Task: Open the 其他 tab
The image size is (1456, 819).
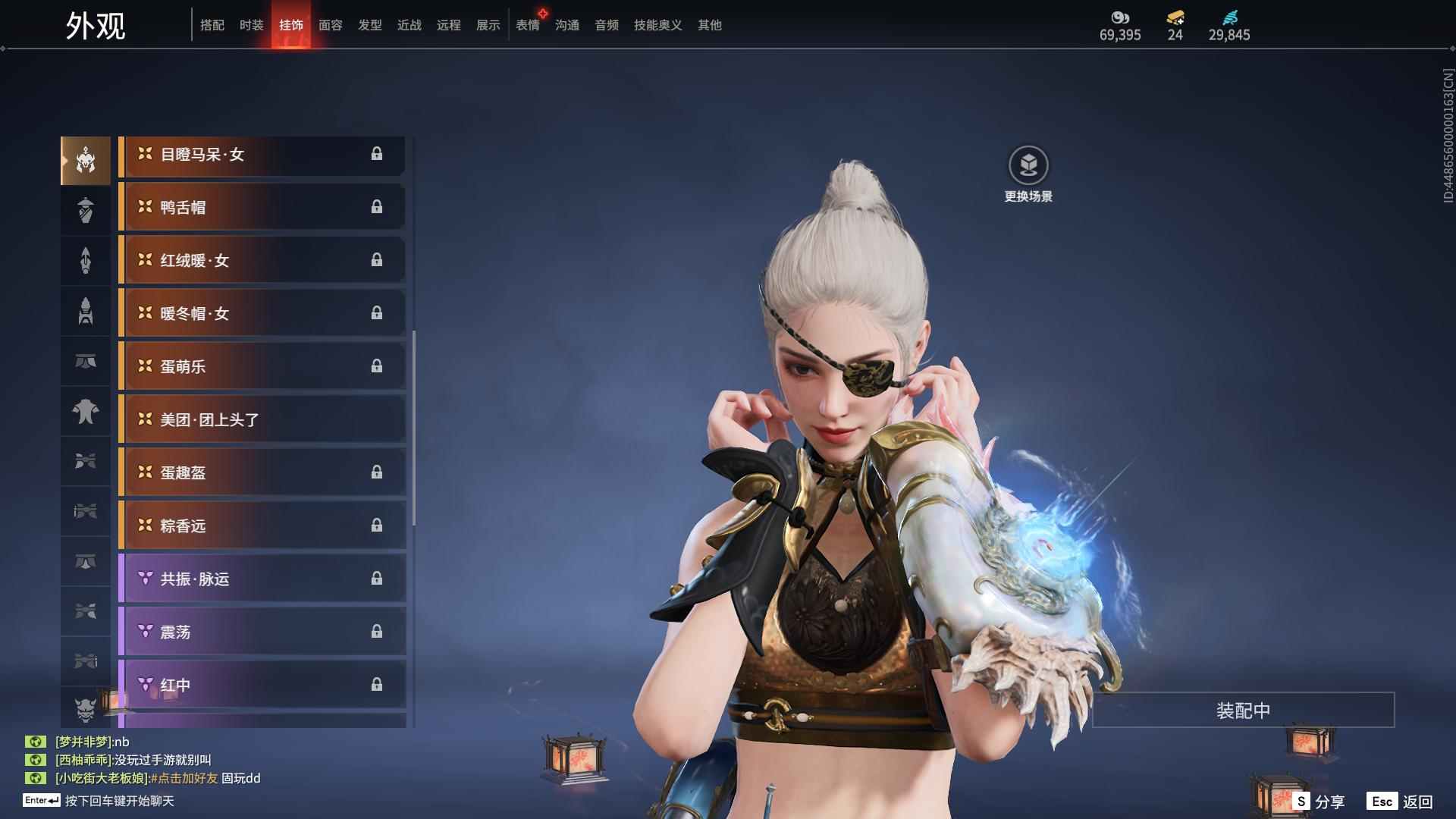Action: 710,25
